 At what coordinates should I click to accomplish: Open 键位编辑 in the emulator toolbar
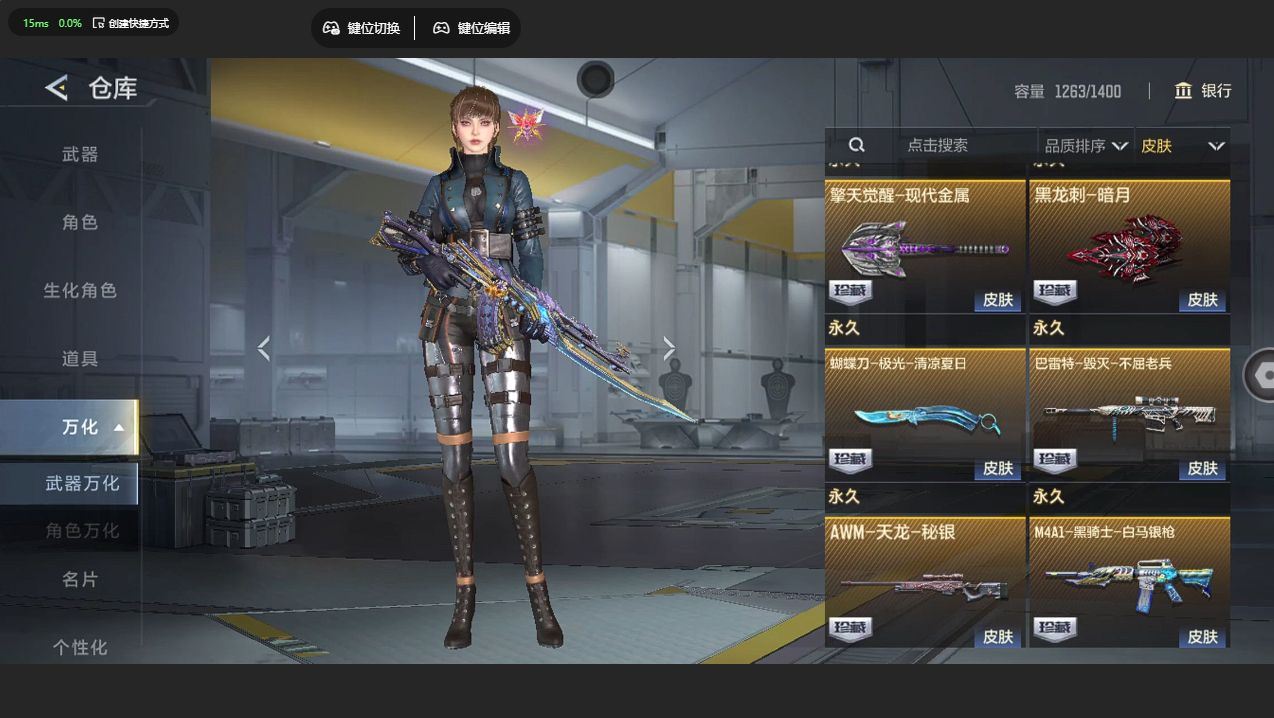[471, 28]
